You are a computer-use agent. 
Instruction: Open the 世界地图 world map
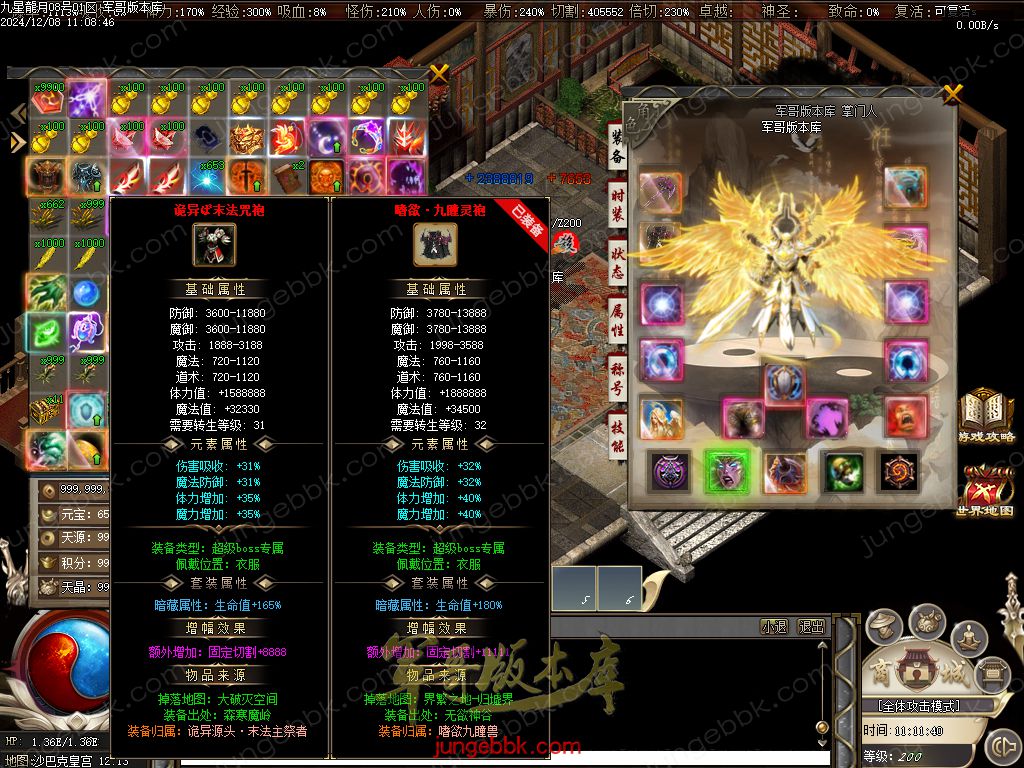coord(985,489)
